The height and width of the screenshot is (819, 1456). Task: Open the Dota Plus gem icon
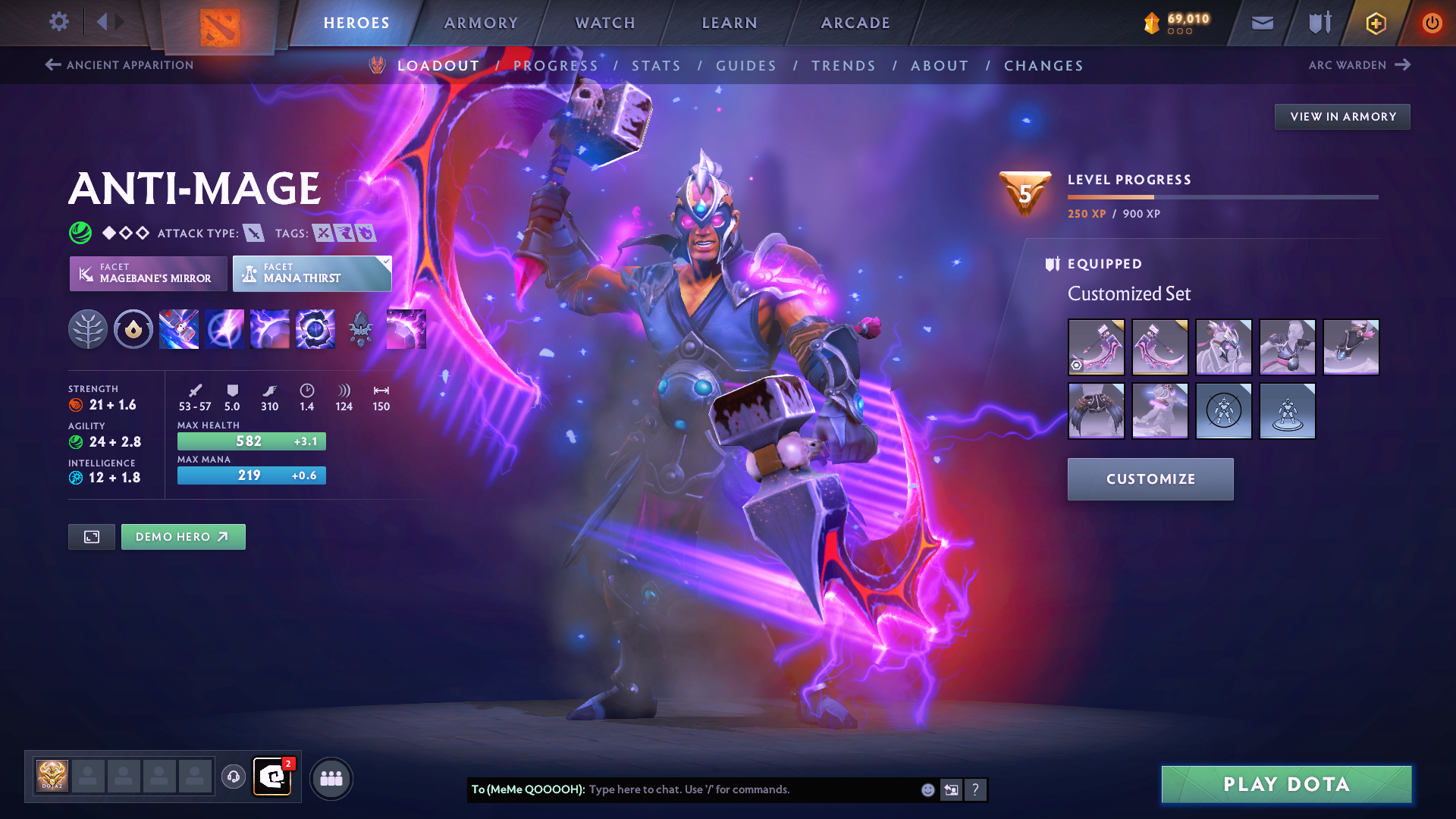1375,23
